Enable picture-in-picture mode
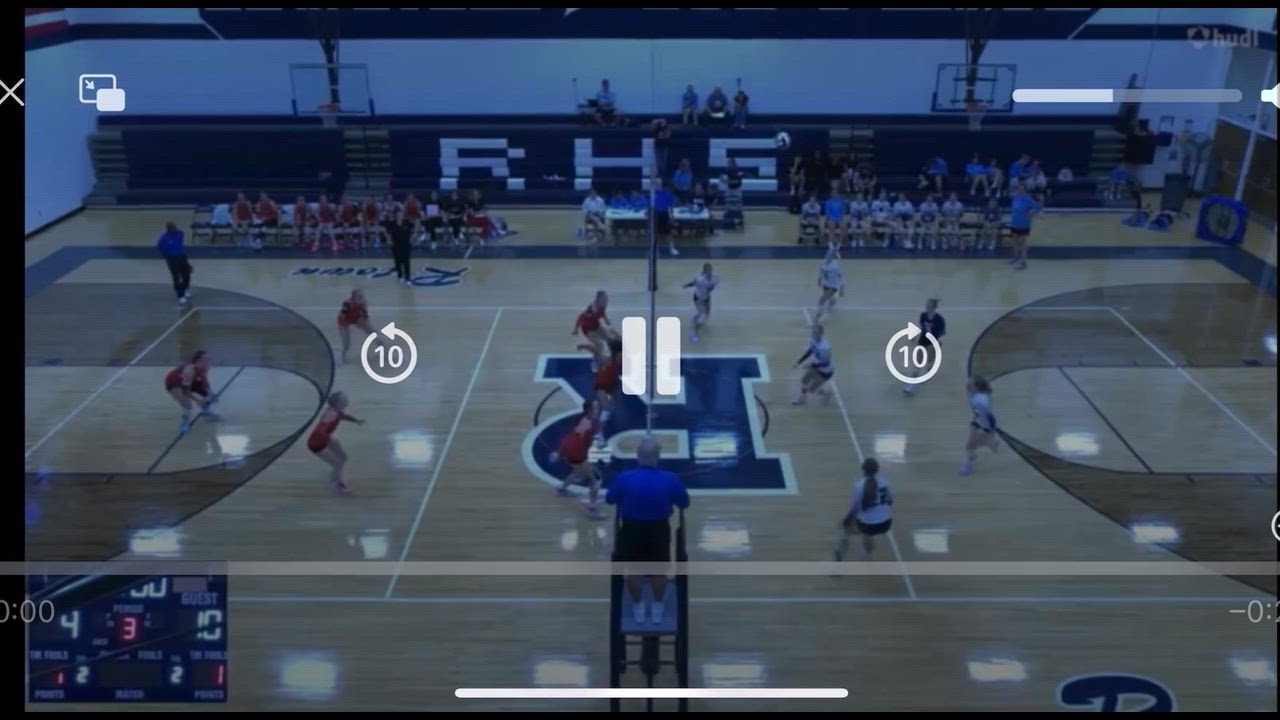This screenshot has height=720, width=1280. [102, 92]
